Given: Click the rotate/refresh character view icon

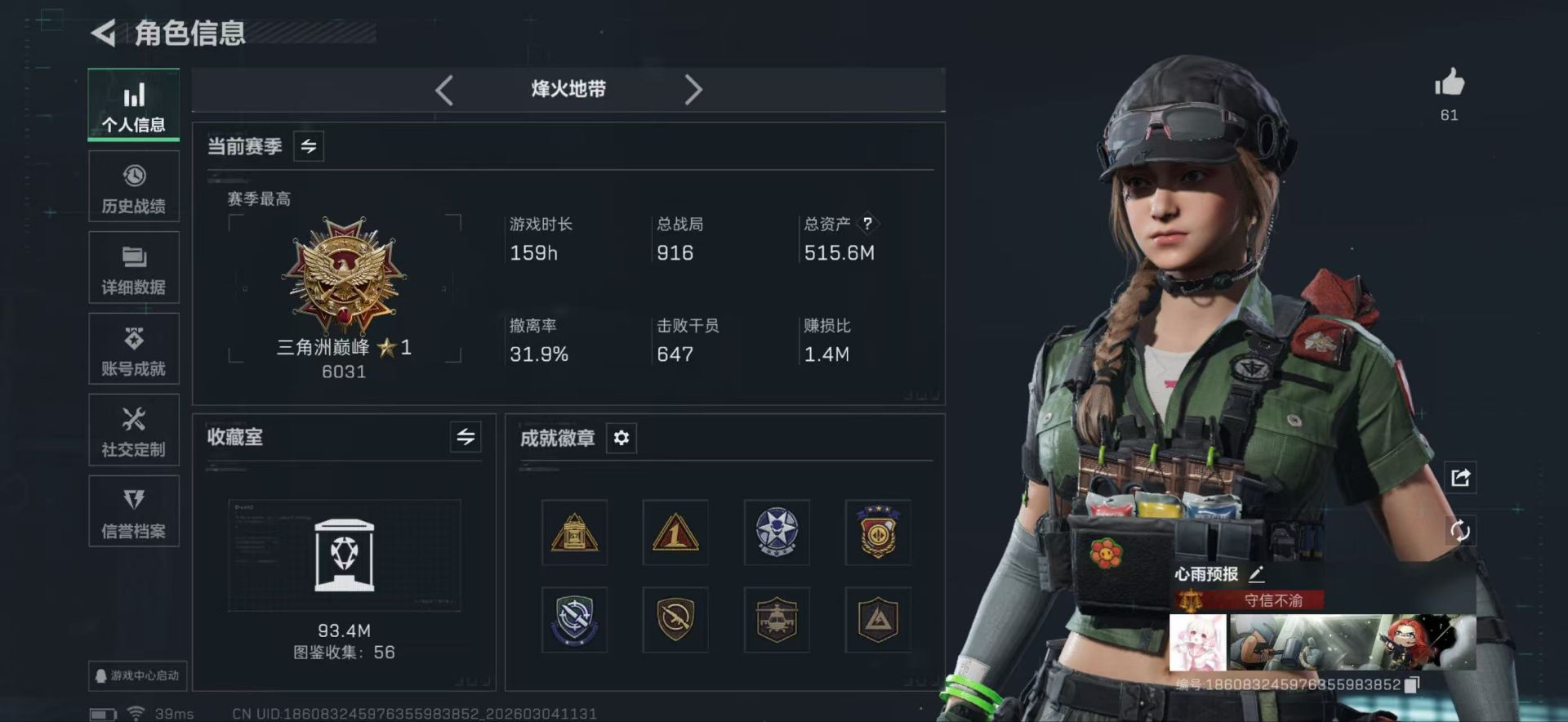Looking at the screenshot, I should tap(1462, 532).
